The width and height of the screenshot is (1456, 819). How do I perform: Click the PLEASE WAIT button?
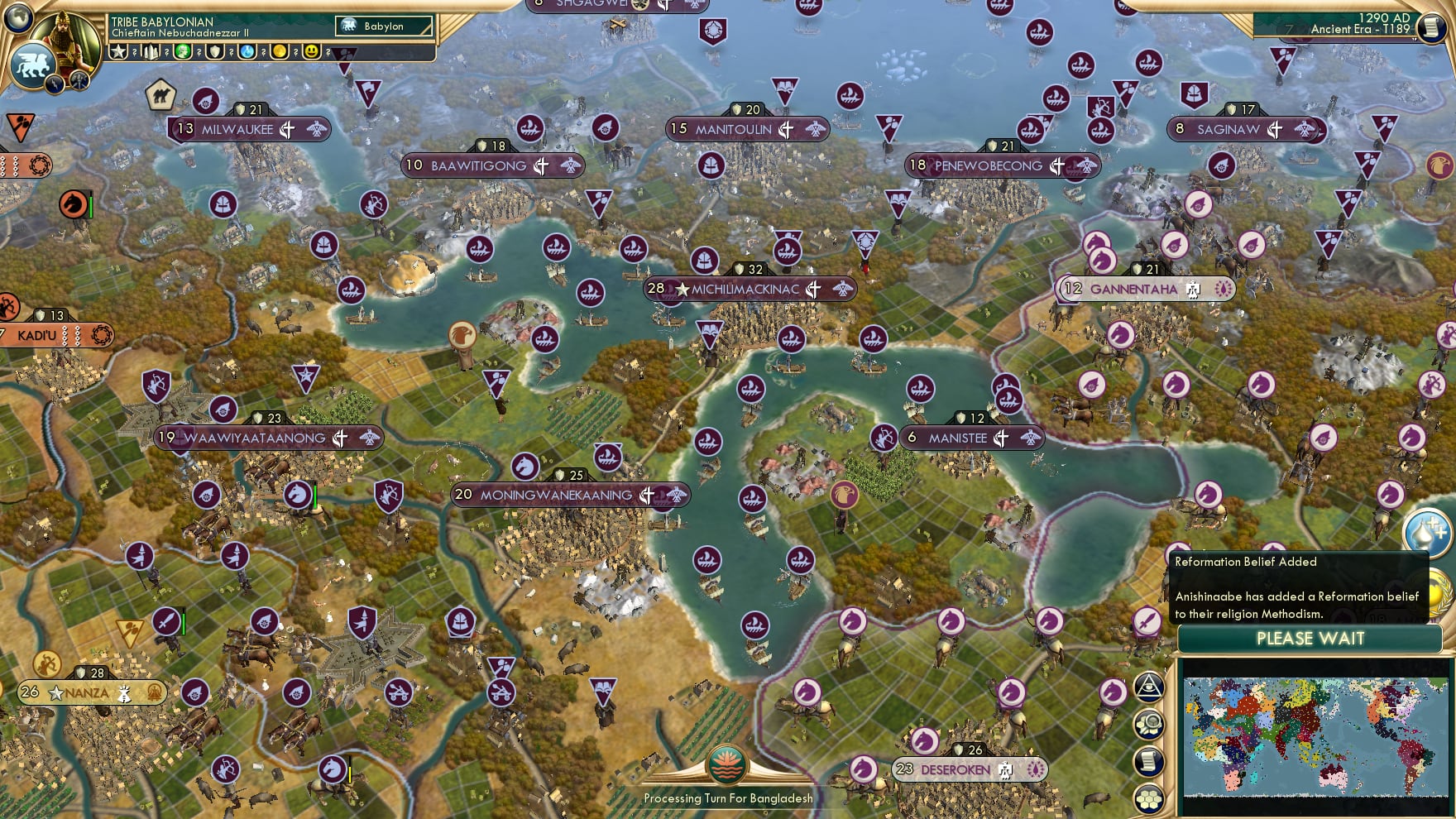pyautogui.click(x=1310, y=639)
